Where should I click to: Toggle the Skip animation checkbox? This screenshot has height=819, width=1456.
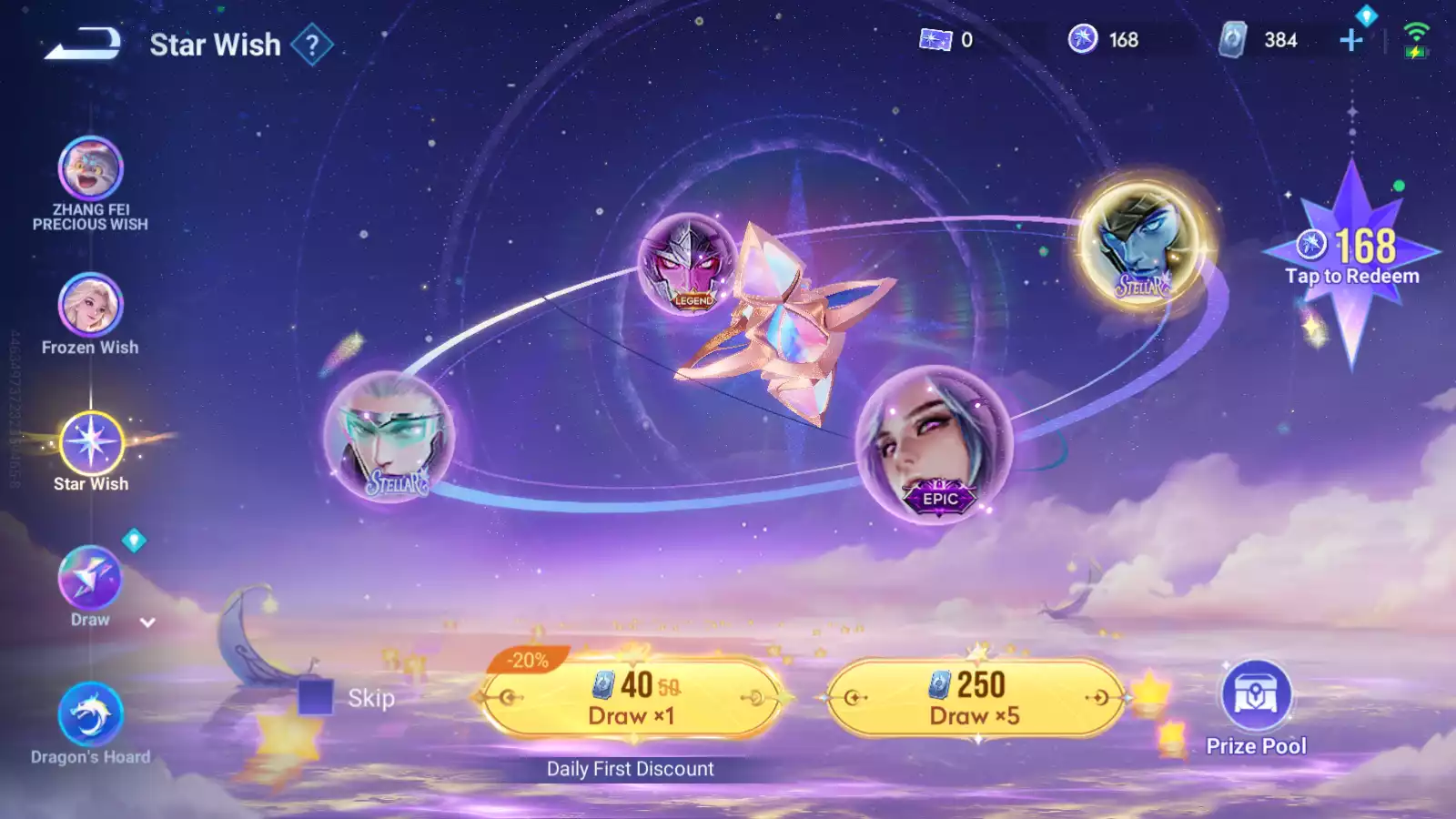point(316,698)
